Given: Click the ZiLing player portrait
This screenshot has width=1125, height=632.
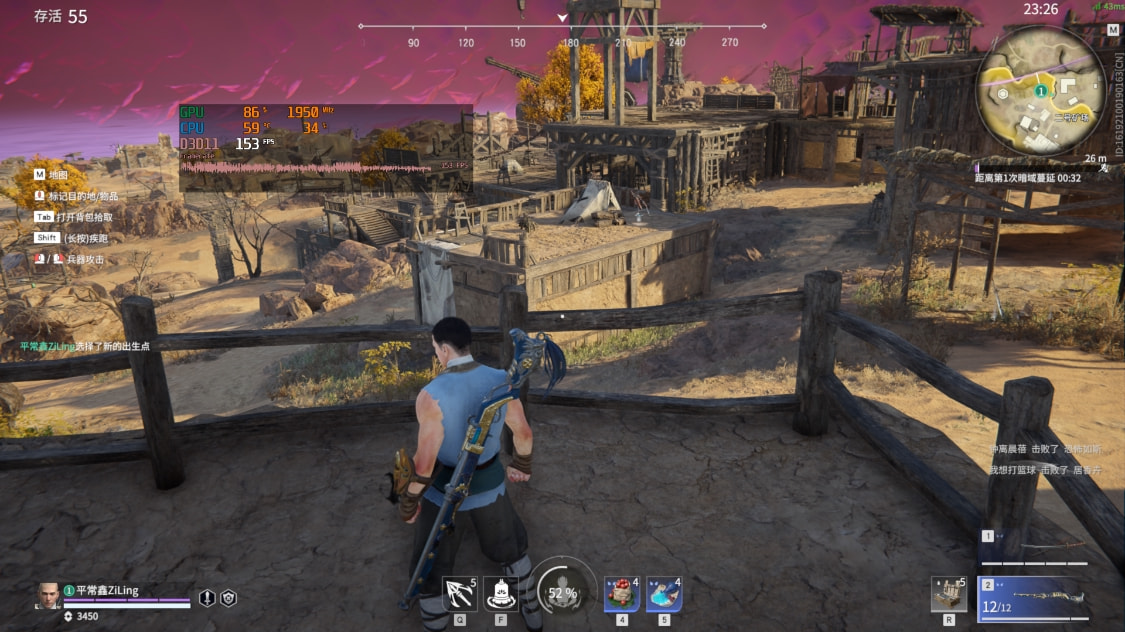Looking at the screenshot, I should tap(48, 595).
